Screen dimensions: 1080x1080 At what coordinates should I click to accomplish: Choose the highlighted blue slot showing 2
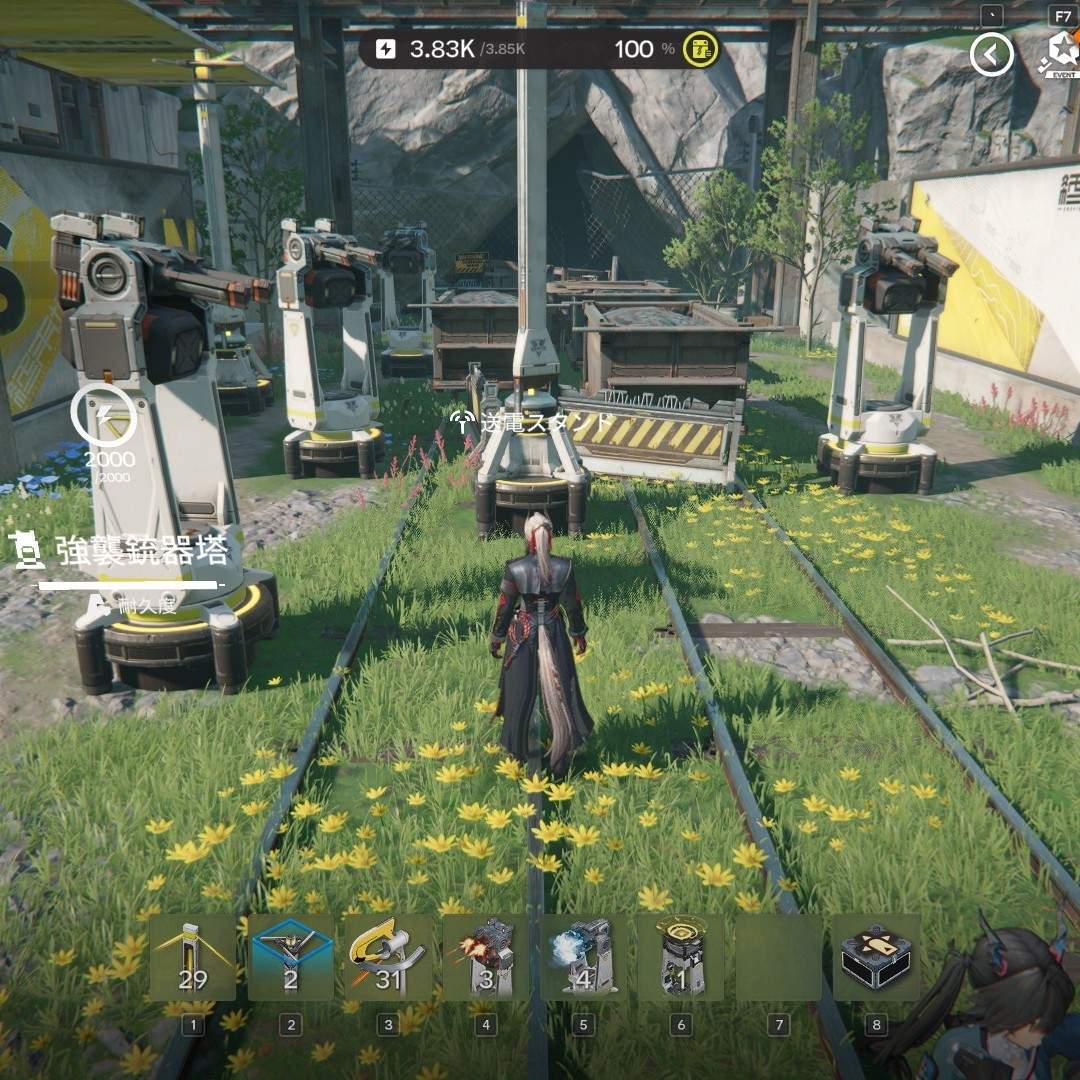tap(291, 957)
